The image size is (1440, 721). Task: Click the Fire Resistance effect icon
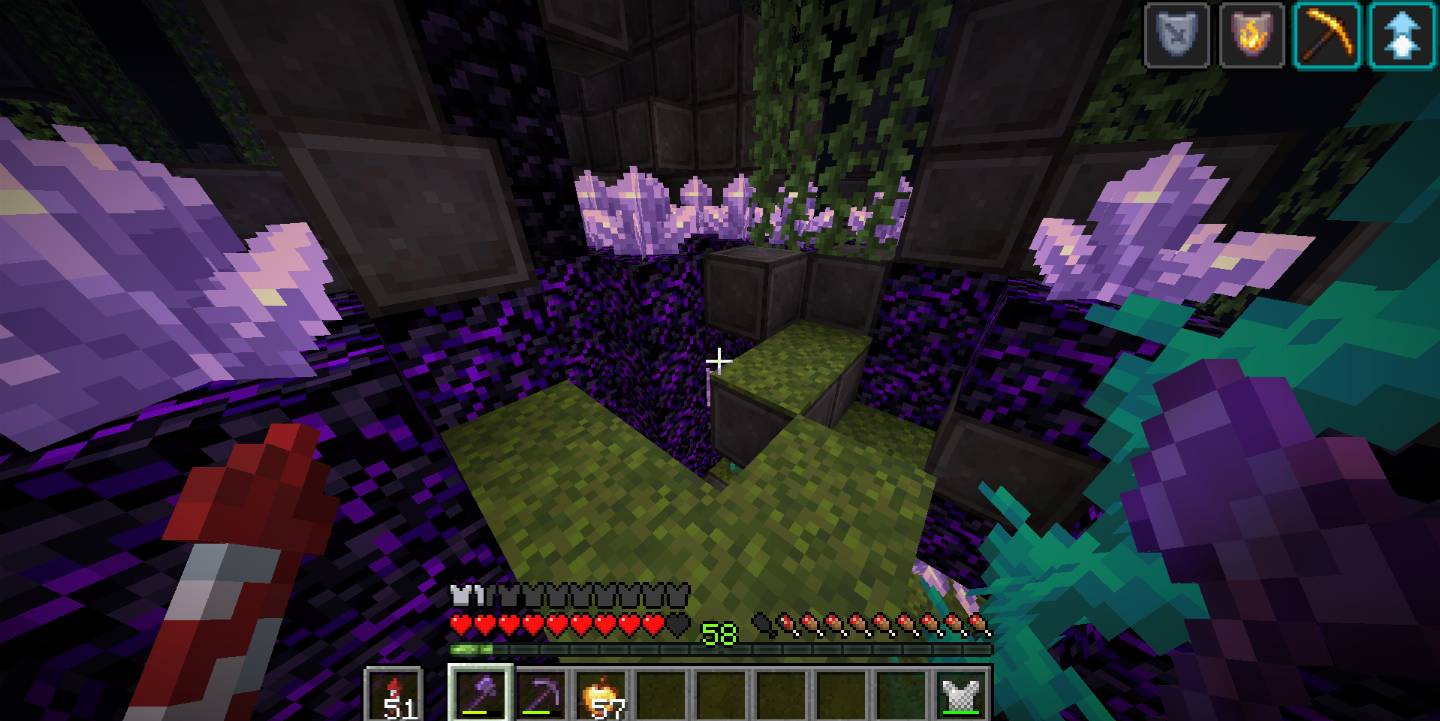coord(1252,35)
